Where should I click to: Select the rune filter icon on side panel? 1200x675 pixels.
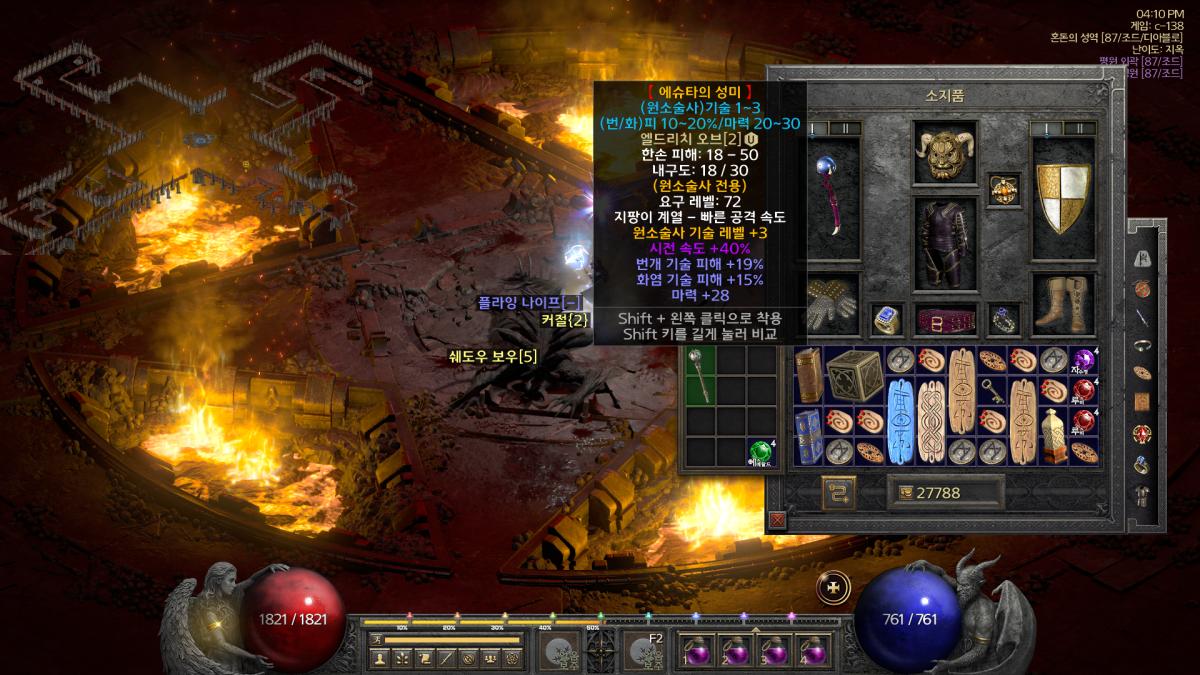pos(1142,259)
